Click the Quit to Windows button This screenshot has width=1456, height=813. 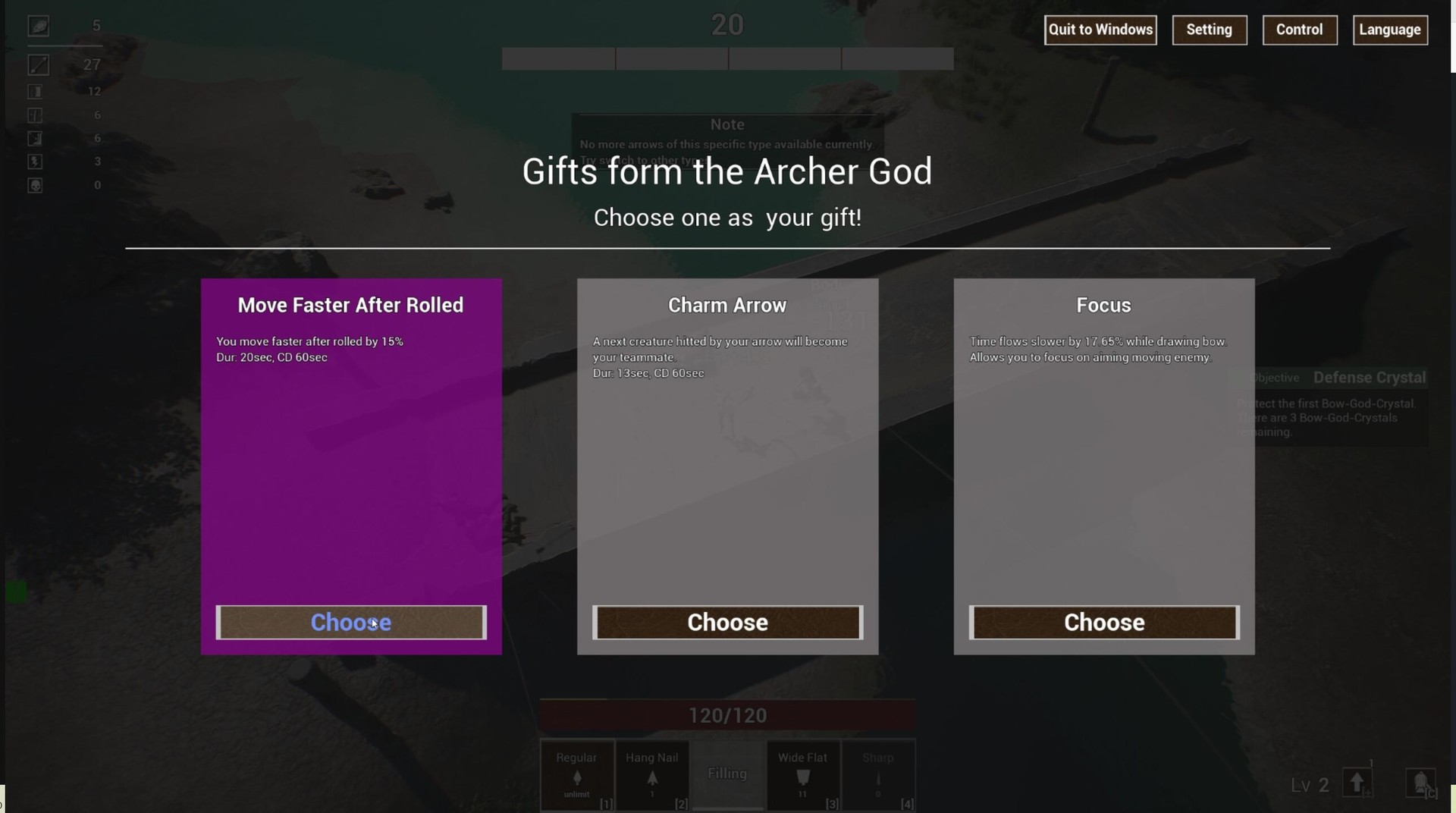point(1100,30)
